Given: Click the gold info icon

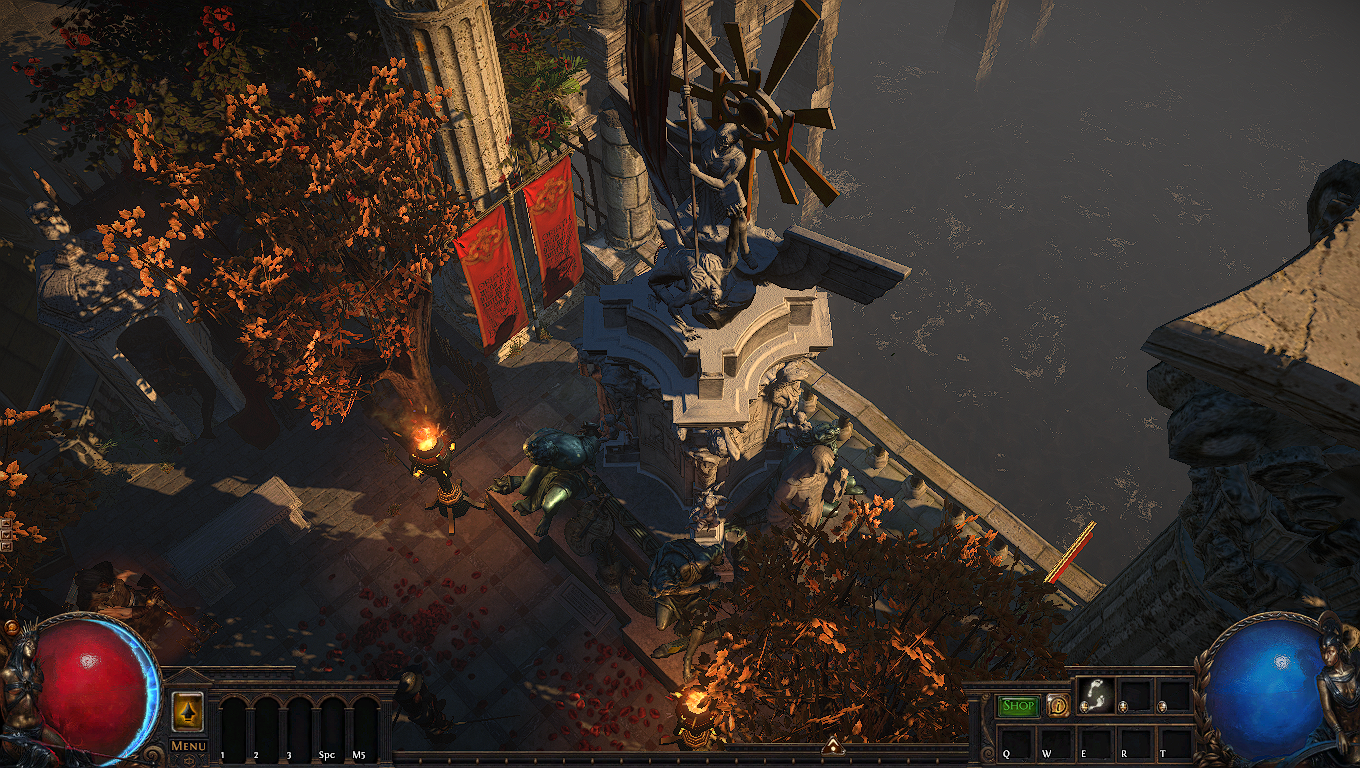Looking at the screenshot, I should (1058, 706).
